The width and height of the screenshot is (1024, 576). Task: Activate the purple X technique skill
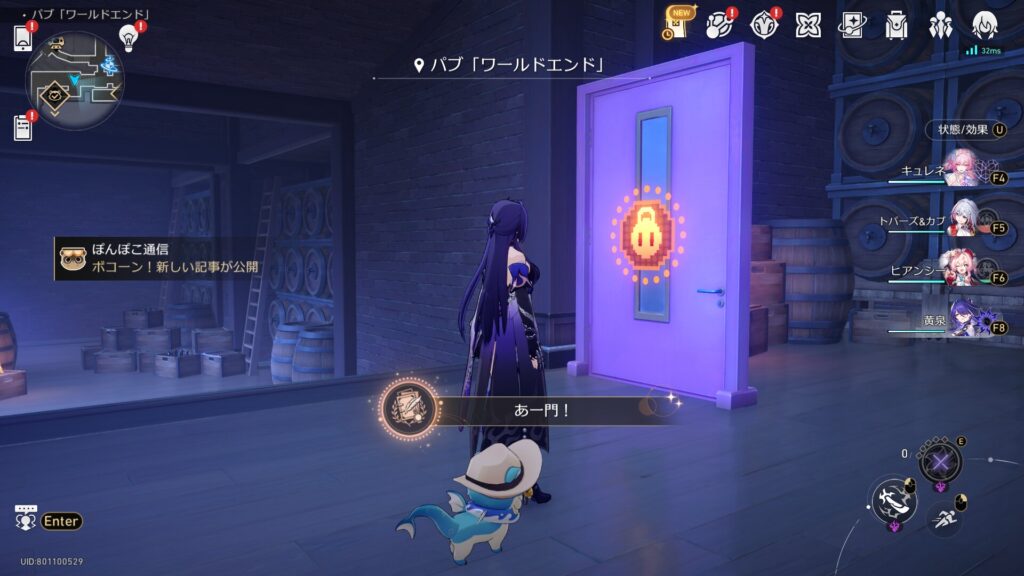point(940,462)
